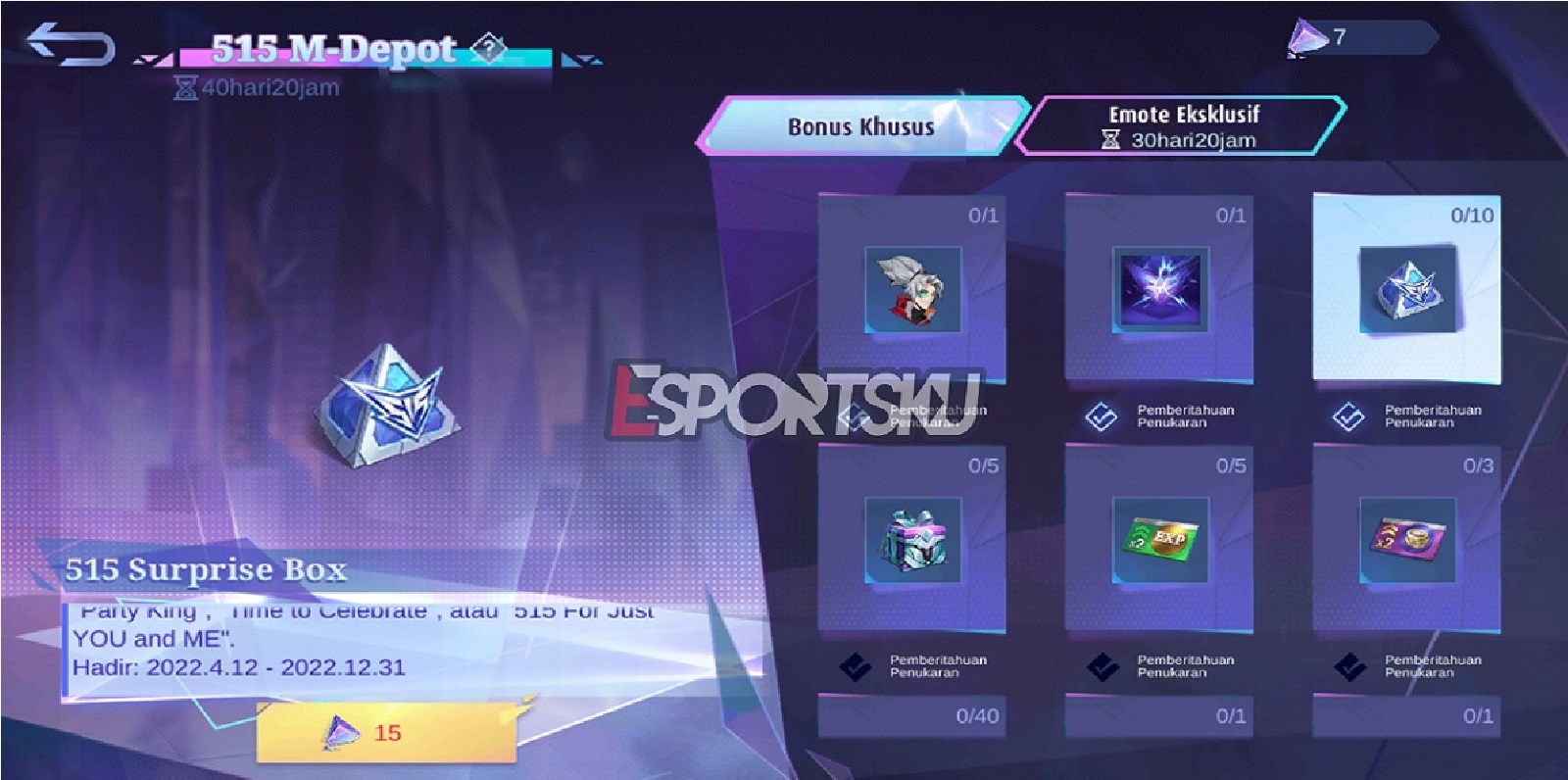Switch to the Emote Eksklusif tab
The image size is (1568, 780).
pyautogui.click(x=1183, y=125)
